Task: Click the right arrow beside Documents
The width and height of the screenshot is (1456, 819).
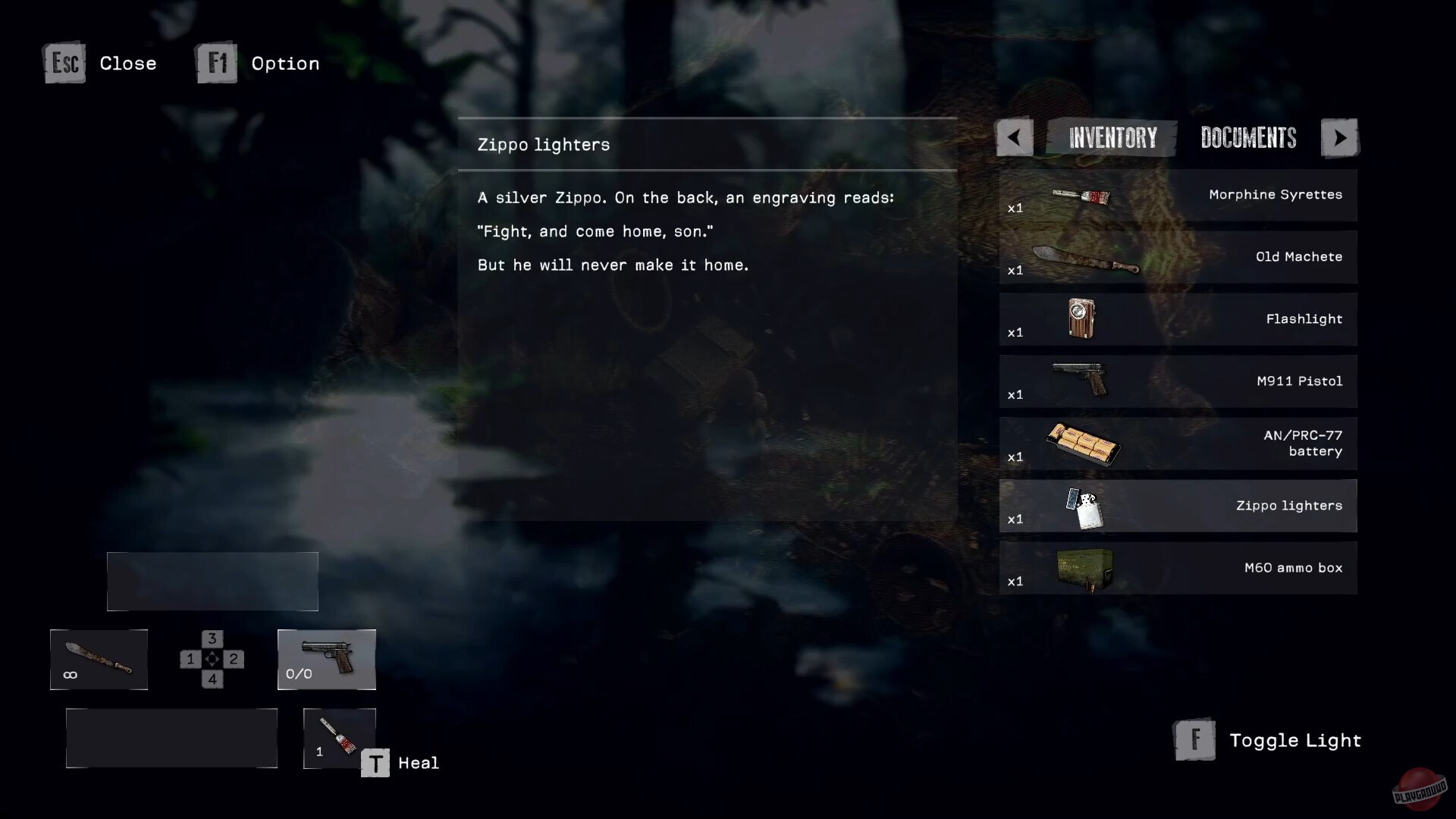Action: 1340,137
